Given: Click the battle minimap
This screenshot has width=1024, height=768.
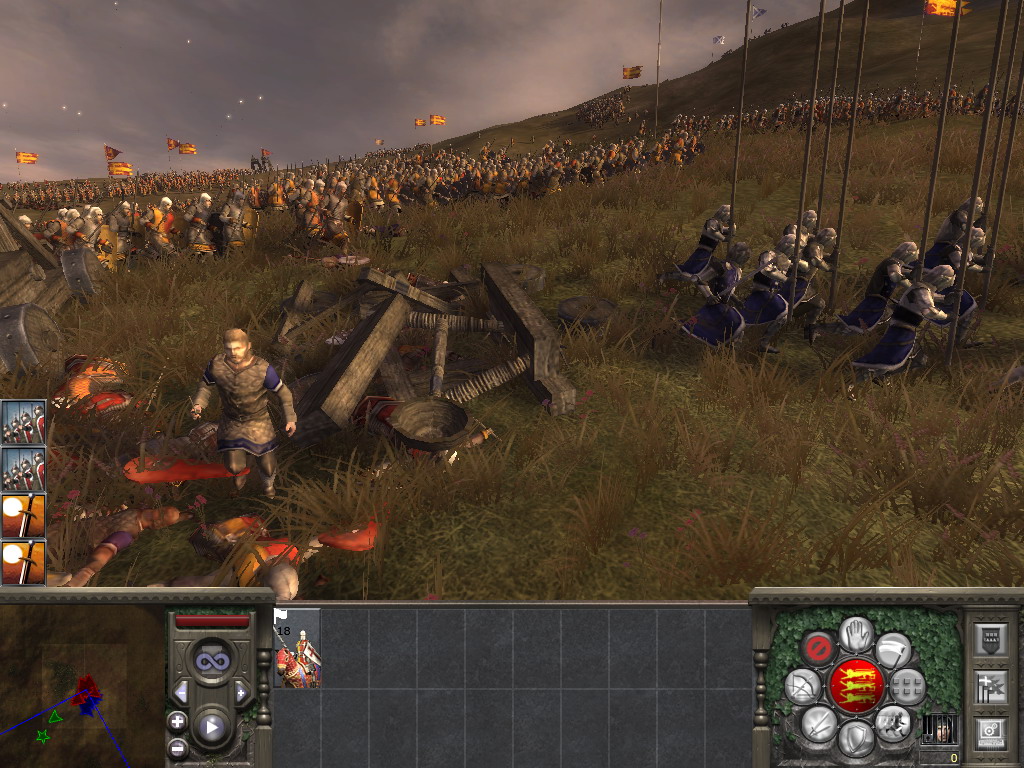Looking at the screenshot, I should (82, 686).
